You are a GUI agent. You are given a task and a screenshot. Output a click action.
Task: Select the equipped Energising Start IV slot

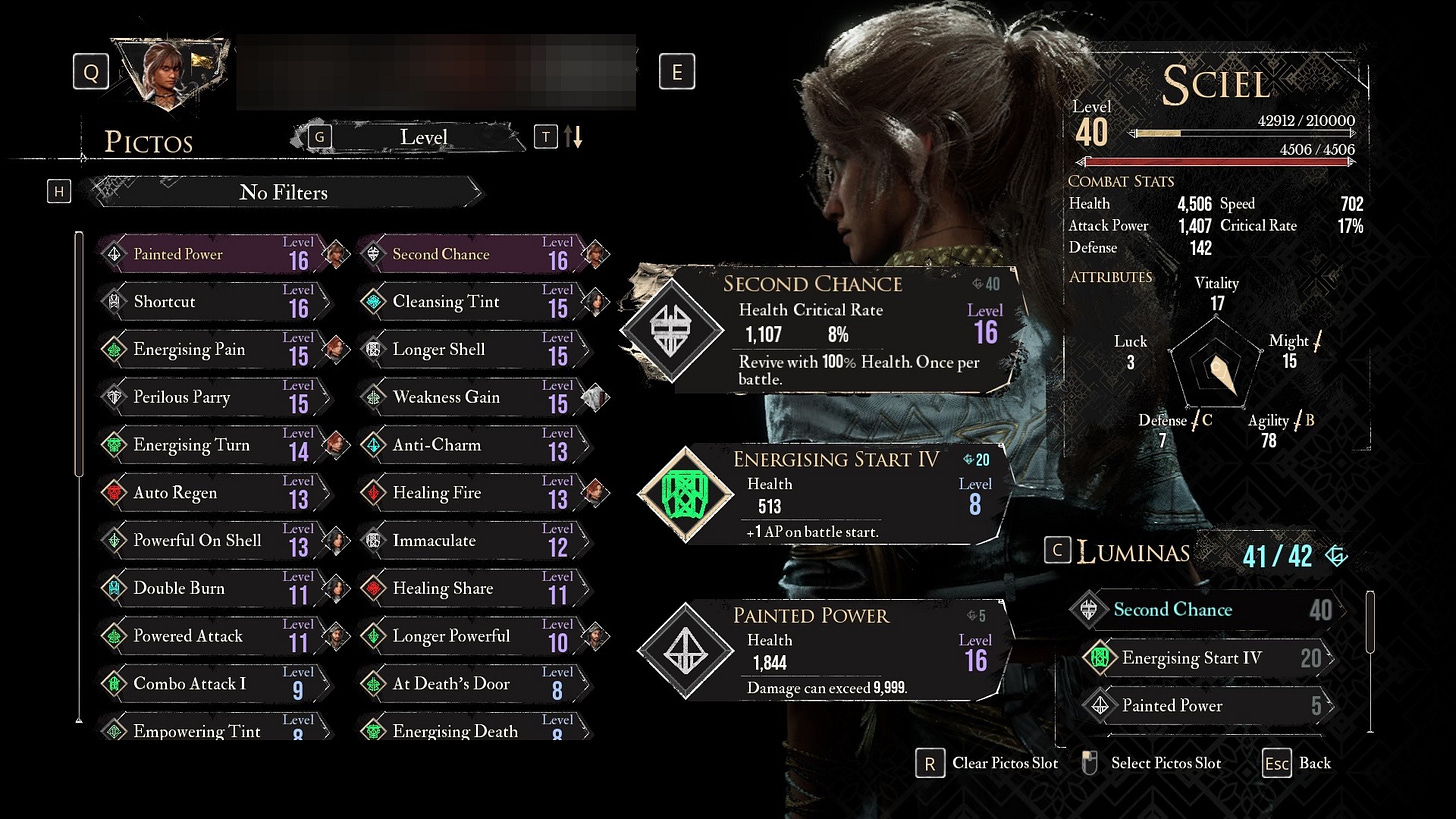[x=820, y=495]
